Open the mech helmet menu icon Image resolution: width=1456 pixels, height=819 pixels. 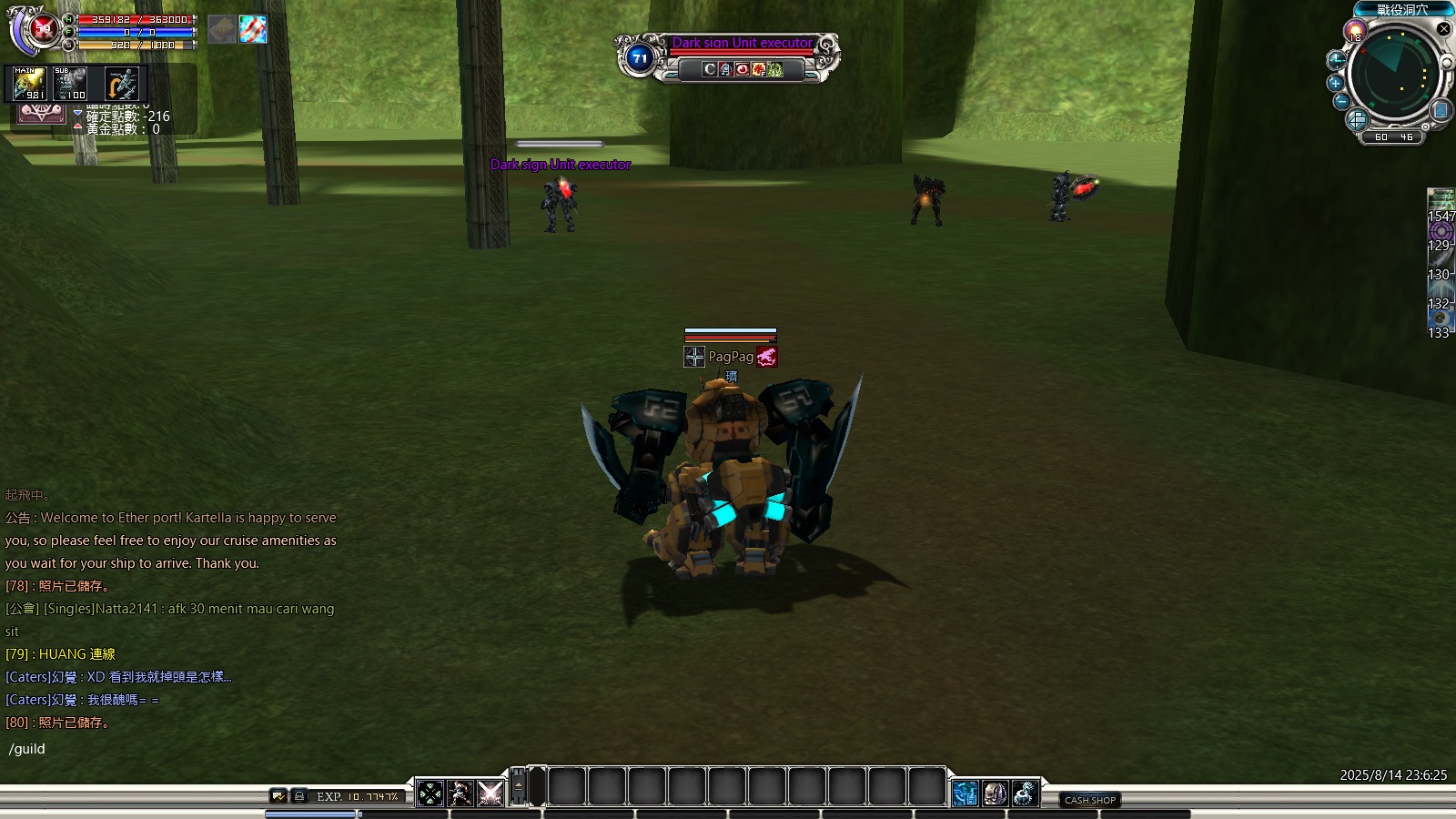coord(995,794)
